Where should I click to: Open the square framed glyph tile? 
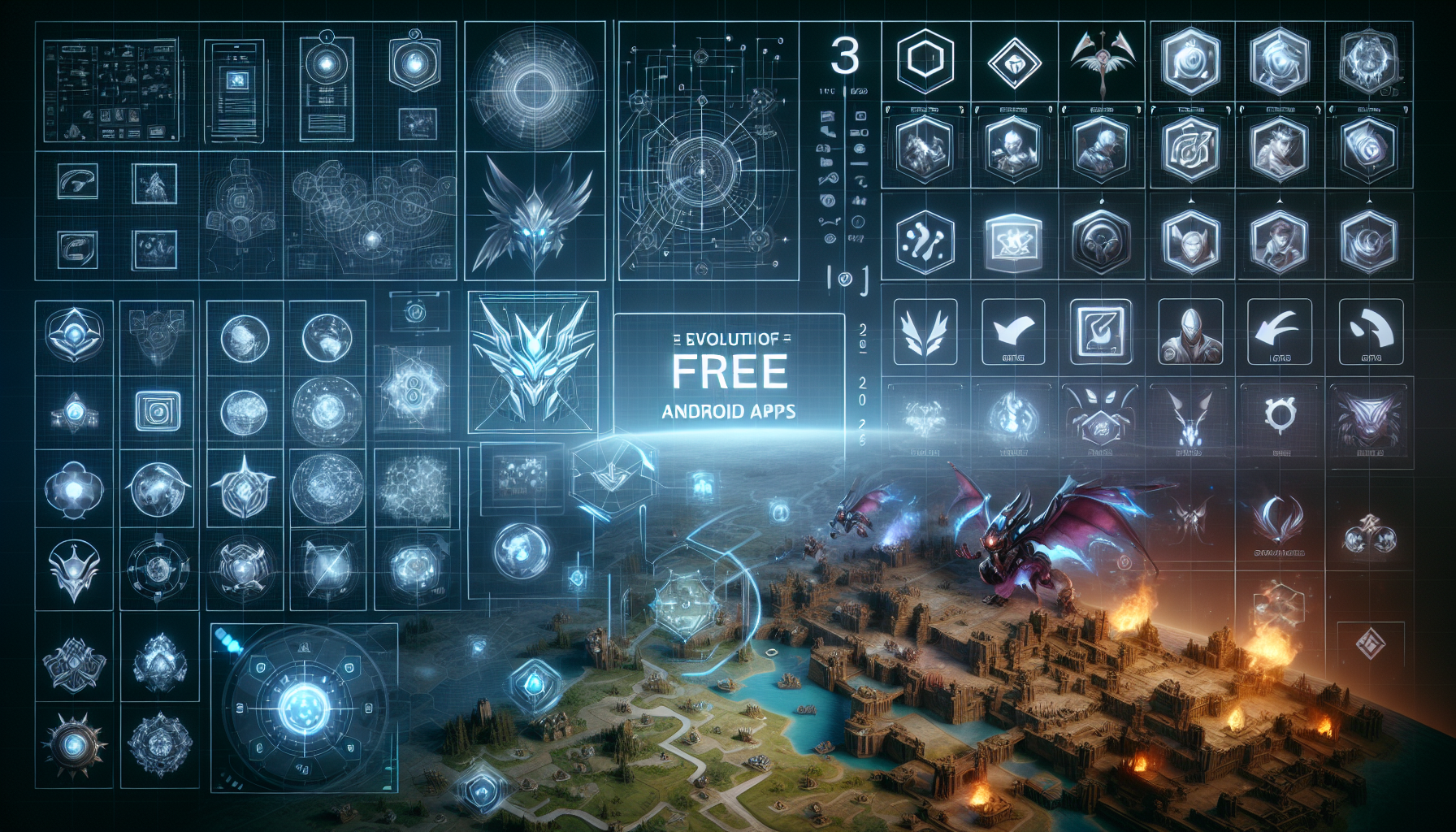click(1101, 331)
